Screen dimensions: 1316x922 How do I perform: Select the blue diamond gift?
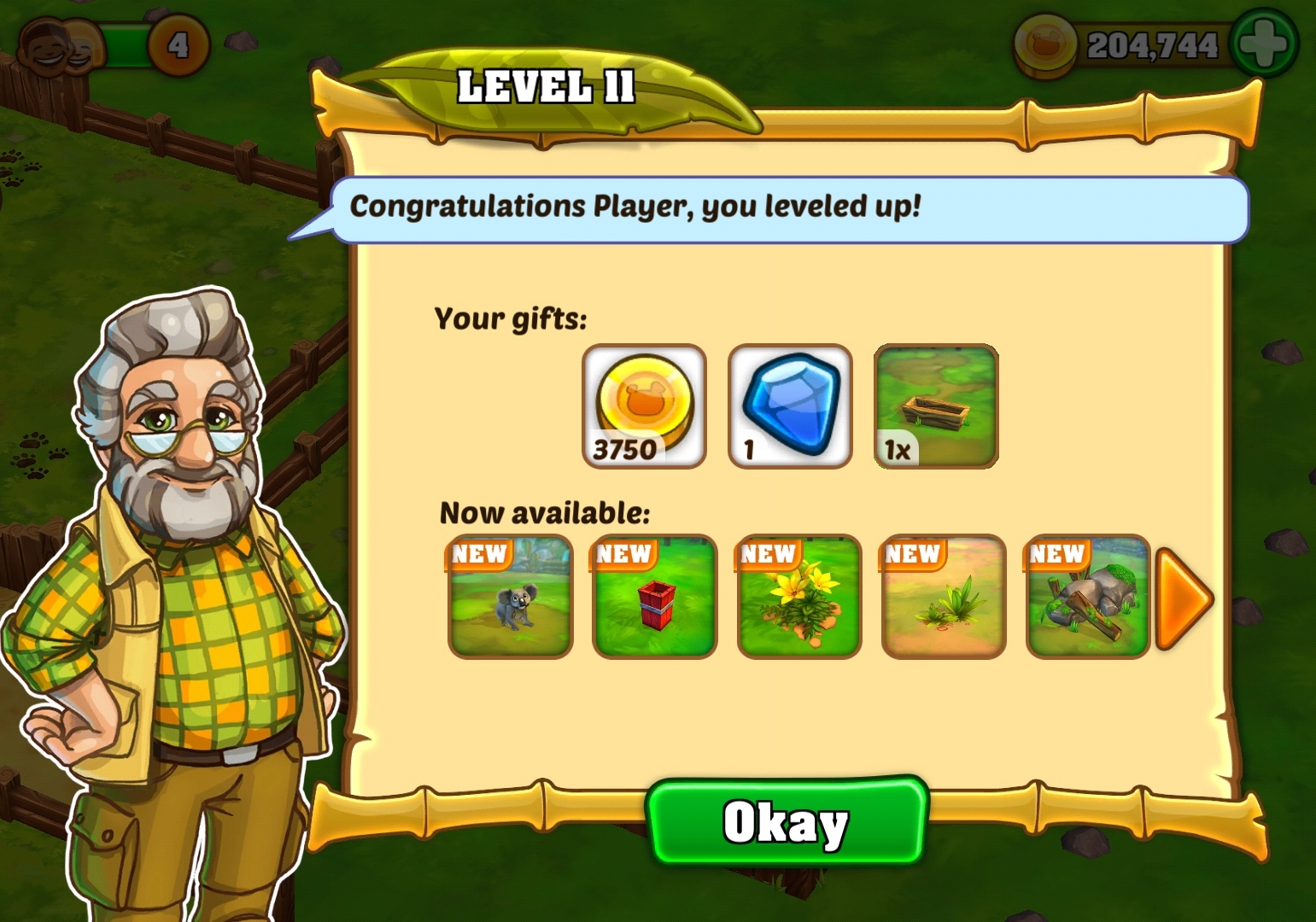click(x=790, y=406)
